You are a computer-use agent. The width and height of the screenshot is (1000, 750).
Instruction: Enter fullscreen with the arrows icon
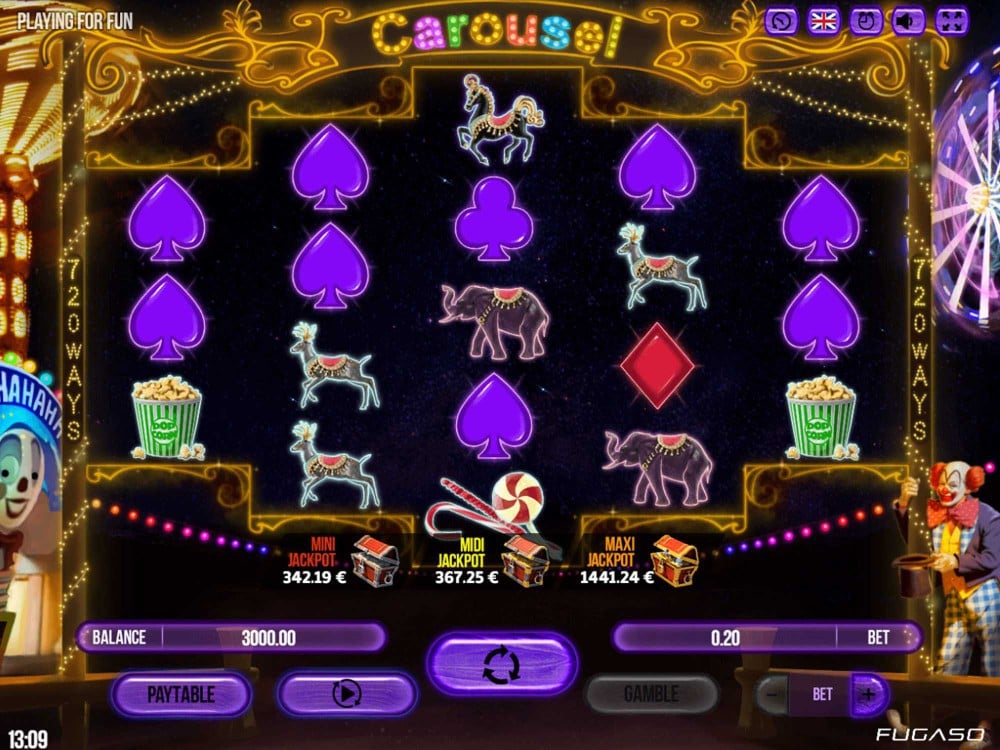[x=953, y=21]
